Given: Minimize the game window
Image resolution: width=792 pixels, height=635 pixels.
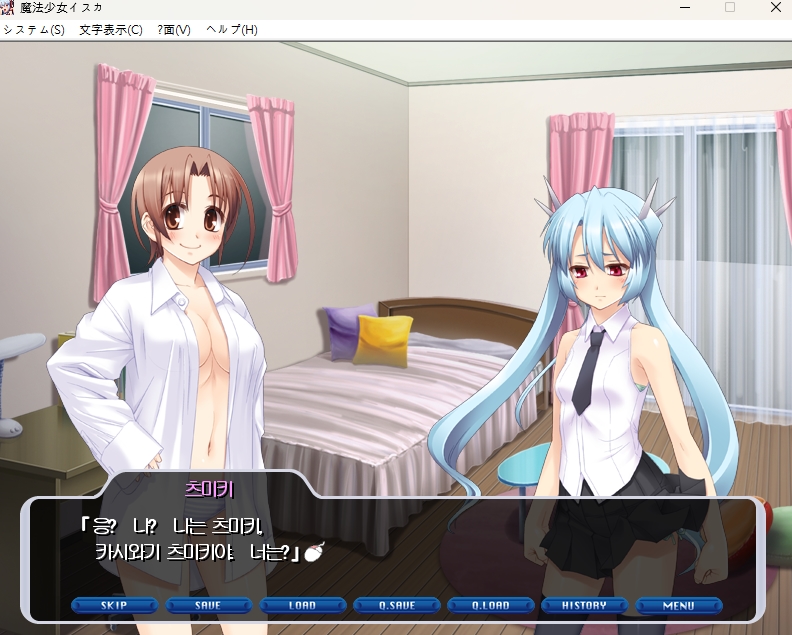Looking at the screenshot, I should click(684, 8).
